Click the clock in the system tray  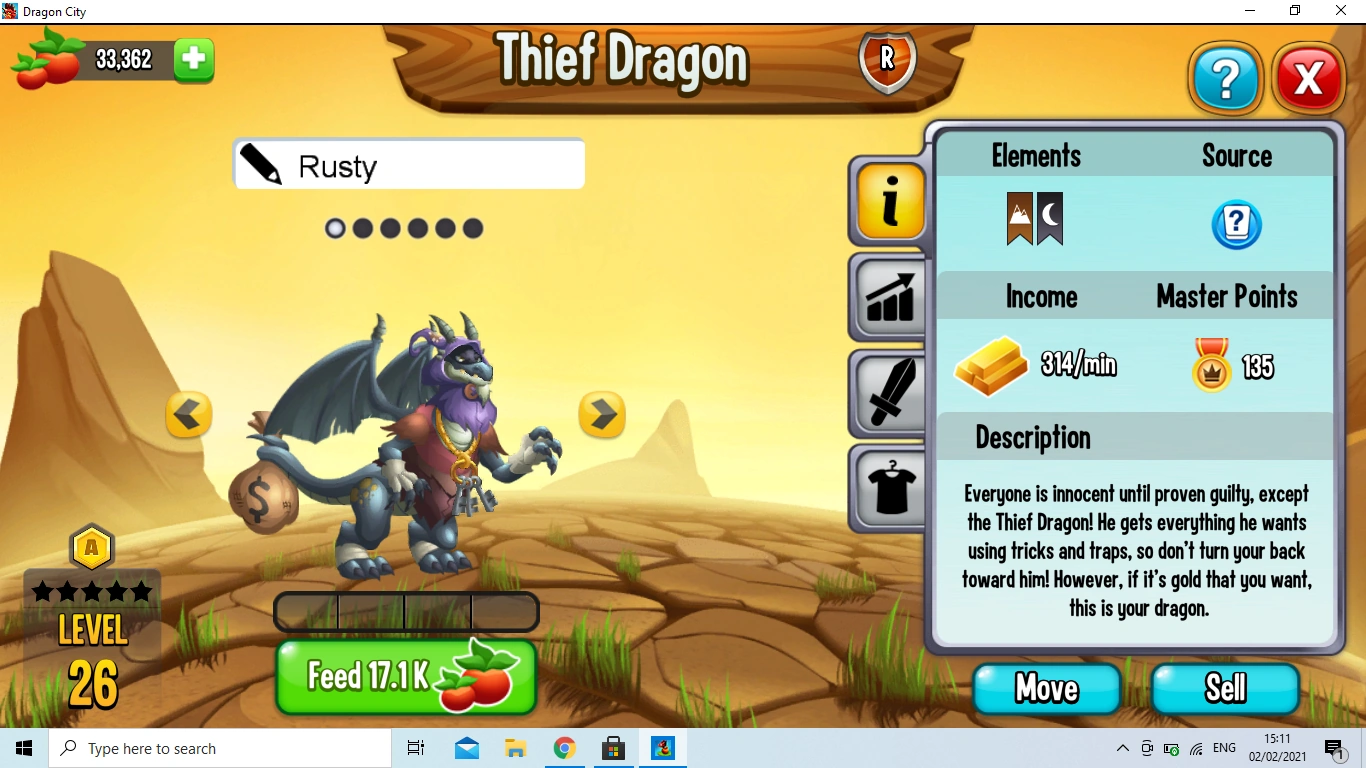(x=1279, y=748)
